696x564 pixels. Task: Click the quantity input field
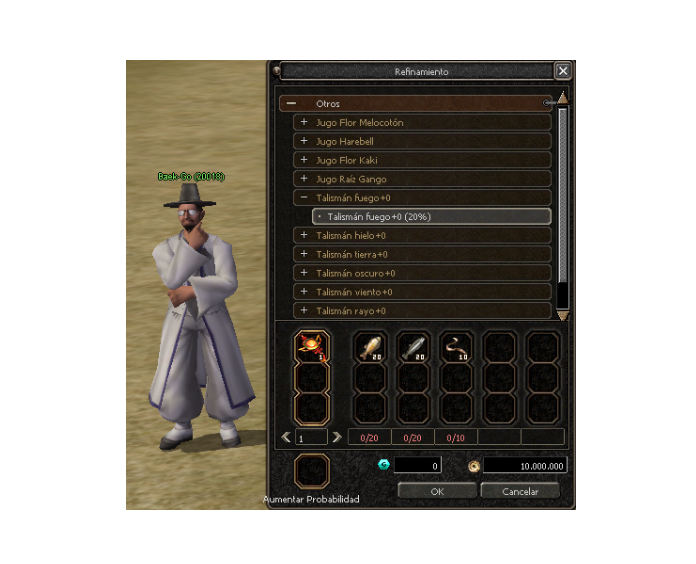tap(311, 438)
